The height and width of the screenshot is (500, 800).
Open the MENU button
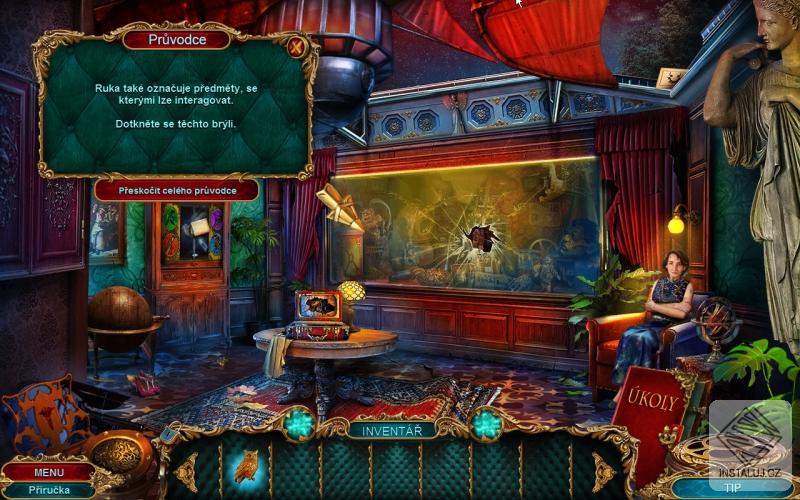click(48, 472)
